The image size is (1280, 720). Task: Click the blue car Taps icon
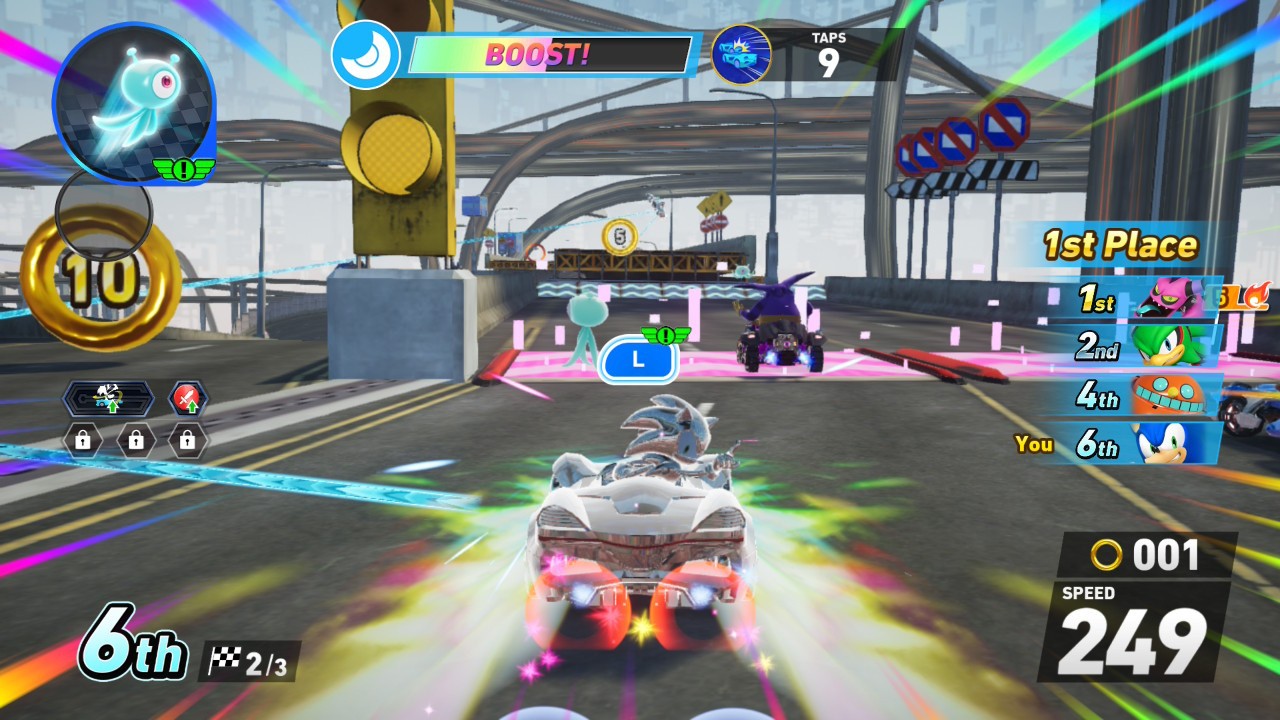(x=741, y=55)
